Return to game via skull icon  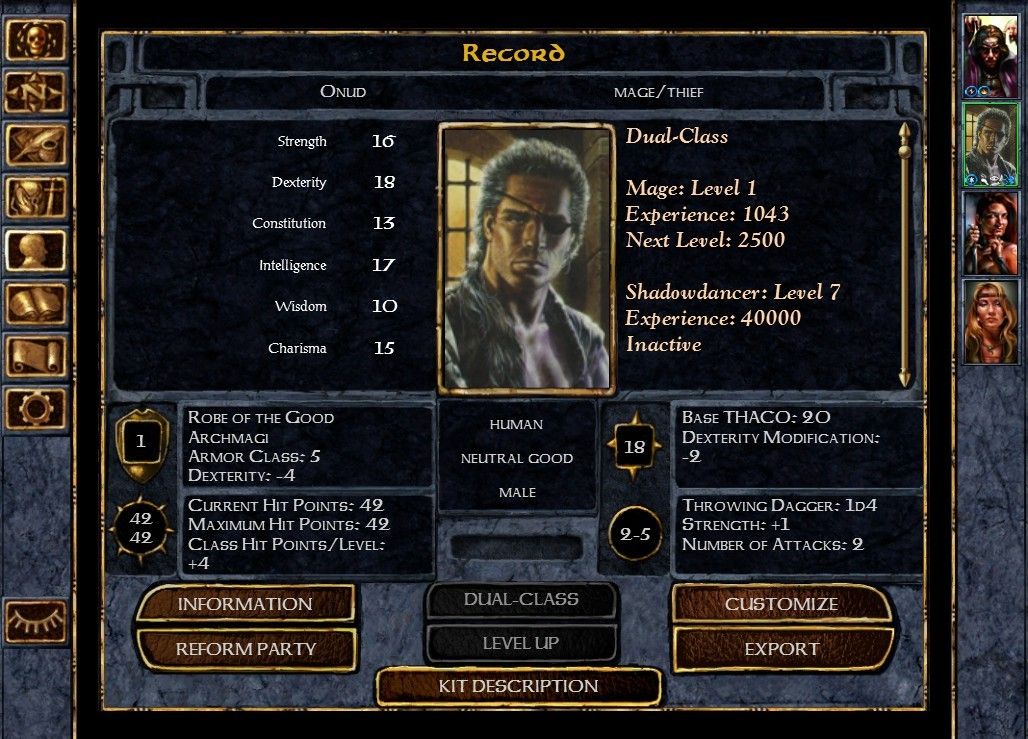point(35,40)
